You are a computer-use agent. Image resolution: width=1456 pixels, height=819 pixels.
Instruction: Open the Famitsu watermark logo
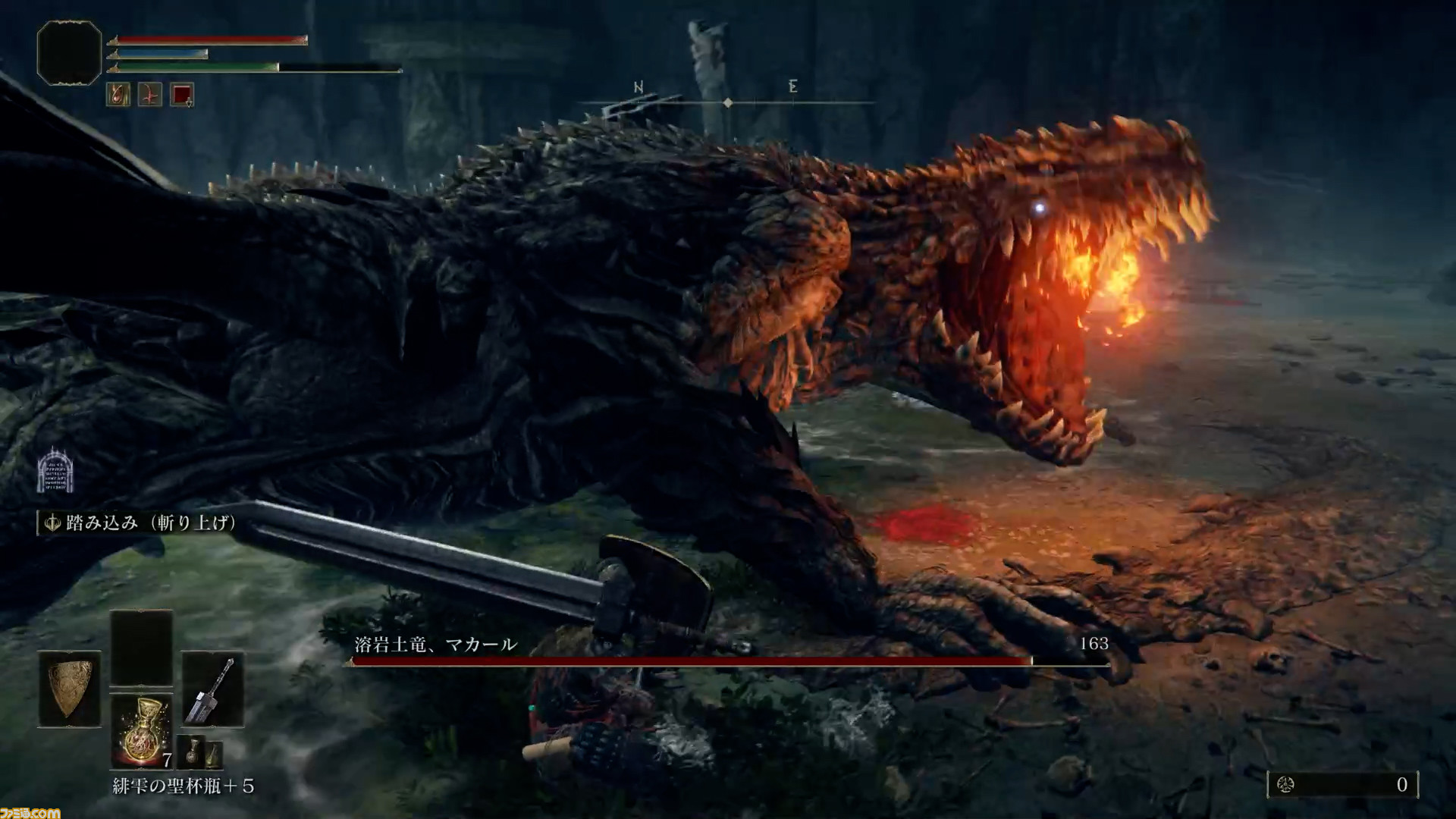[x=30, y=811]
